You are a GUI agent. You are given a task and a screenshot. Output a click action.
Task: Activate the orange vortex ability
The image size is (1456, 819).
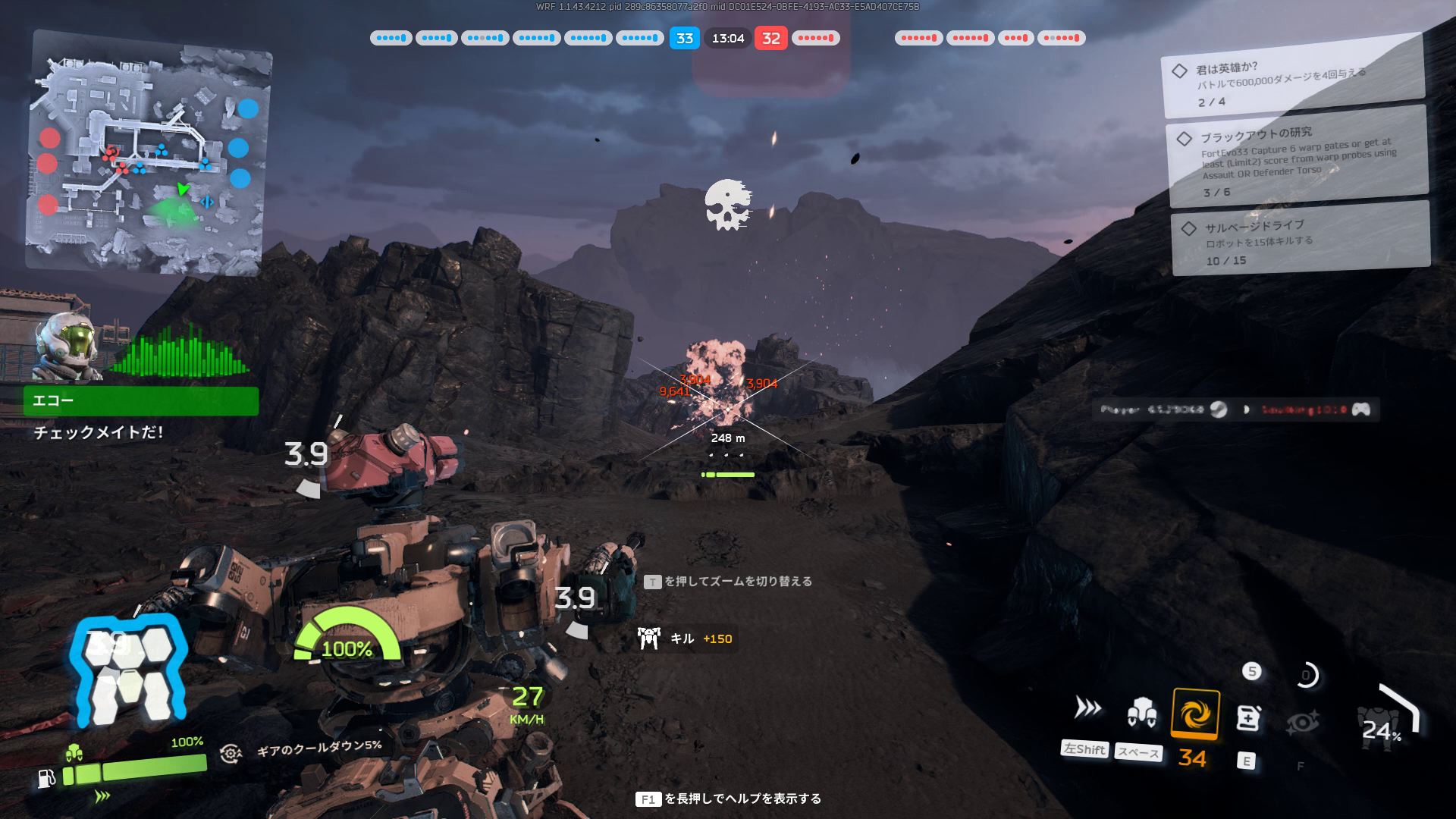(x=1195, y=714)
